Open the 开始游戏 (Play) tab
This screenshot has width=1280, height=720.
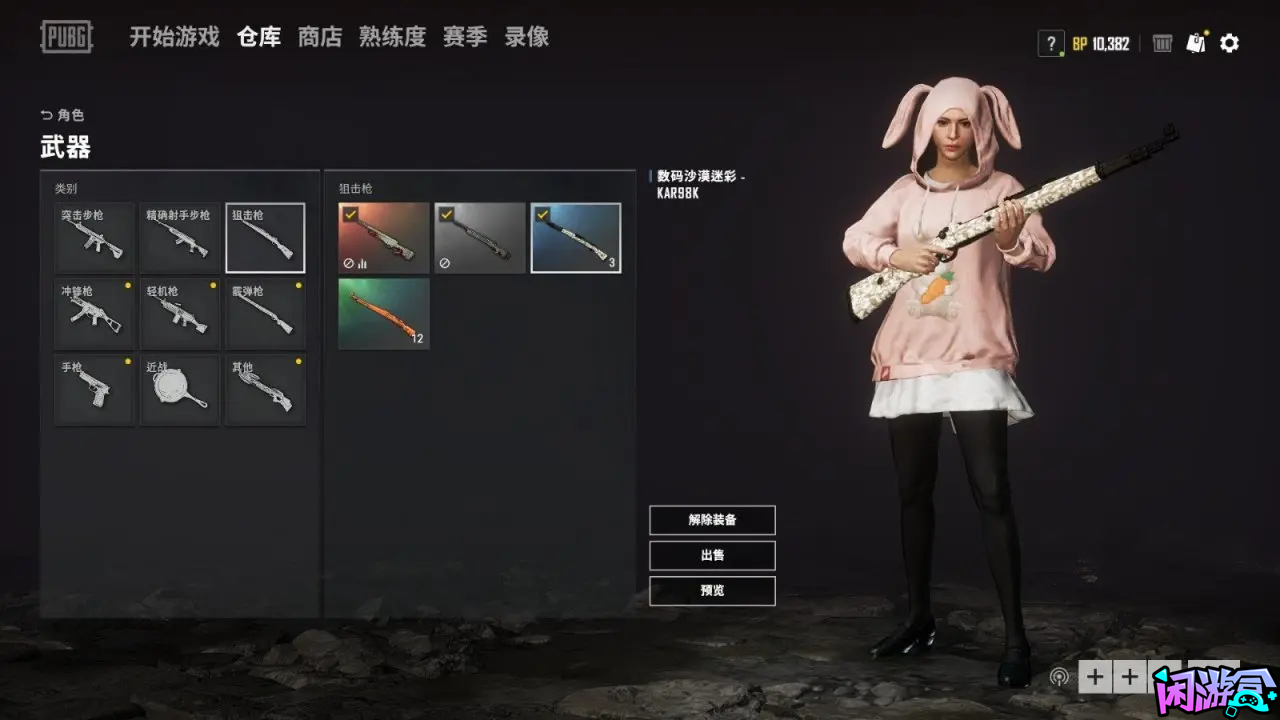(174, 38)
